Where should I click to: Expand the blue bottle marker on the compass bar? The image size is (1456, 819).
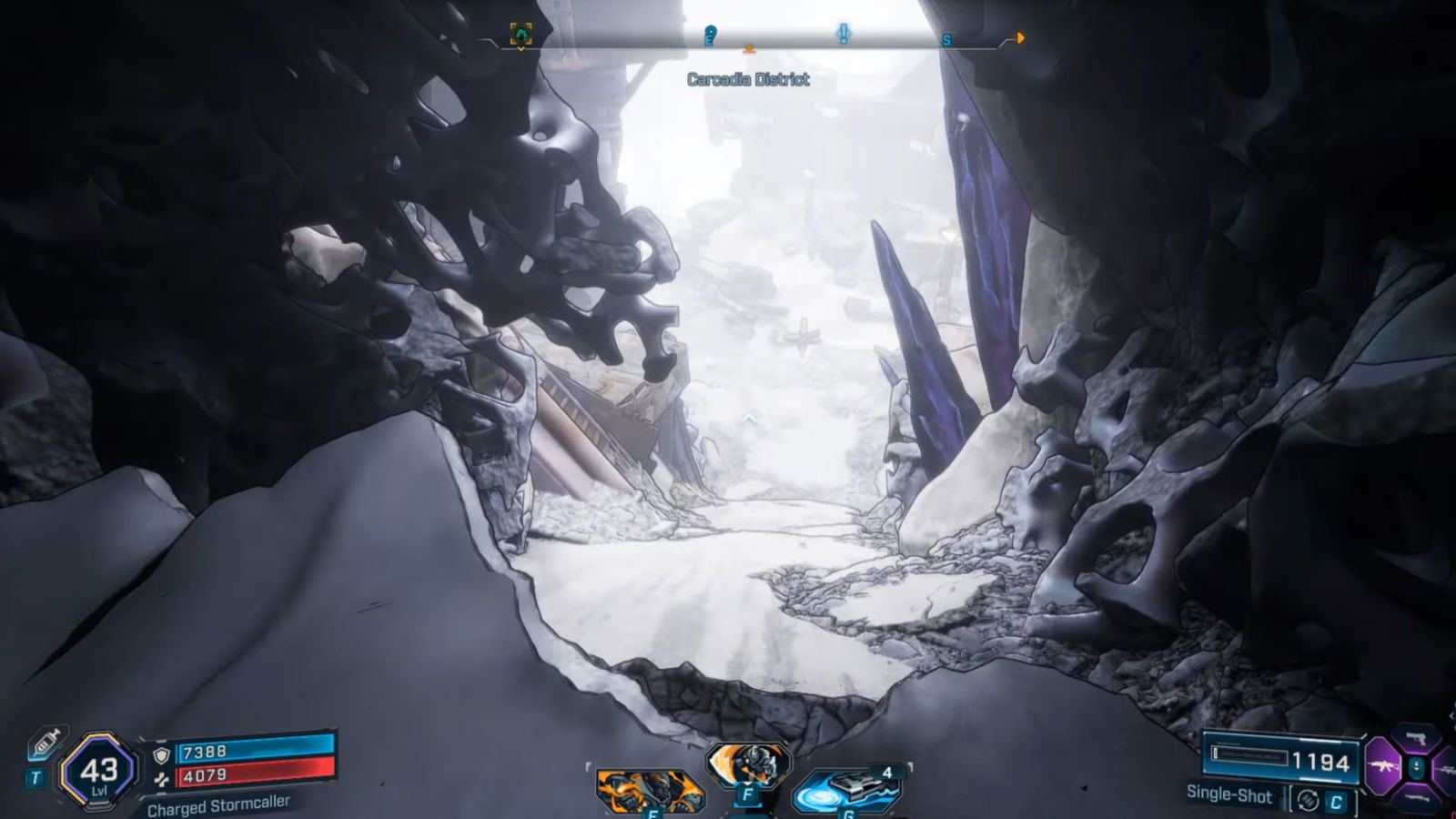point(710,34)
